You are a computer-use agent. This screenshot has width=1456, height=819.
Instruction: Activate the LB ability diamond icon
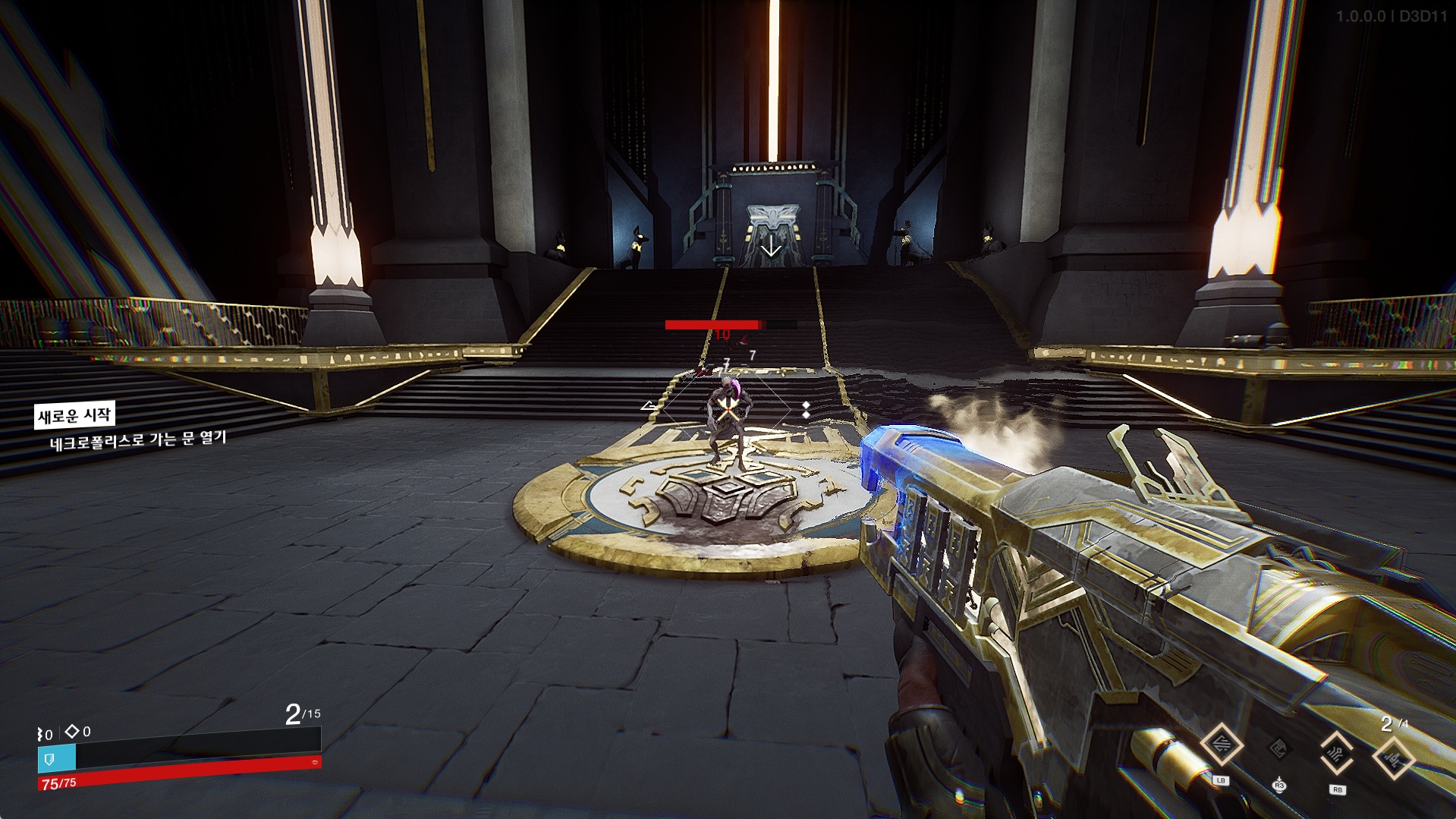[x=1222, y=745]
